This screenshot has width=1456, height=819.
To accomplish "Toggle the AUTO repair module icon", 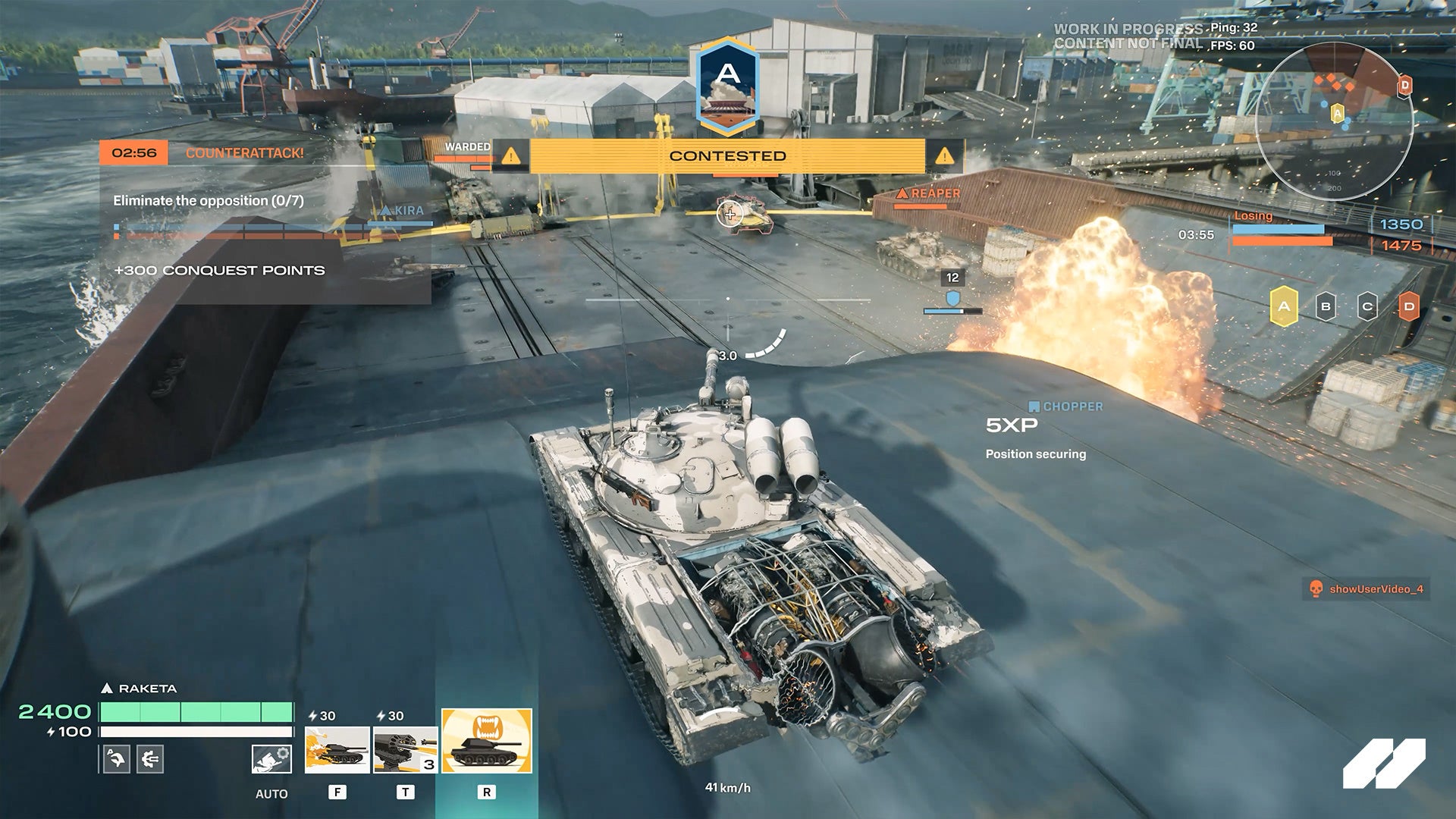I will 271,759.
